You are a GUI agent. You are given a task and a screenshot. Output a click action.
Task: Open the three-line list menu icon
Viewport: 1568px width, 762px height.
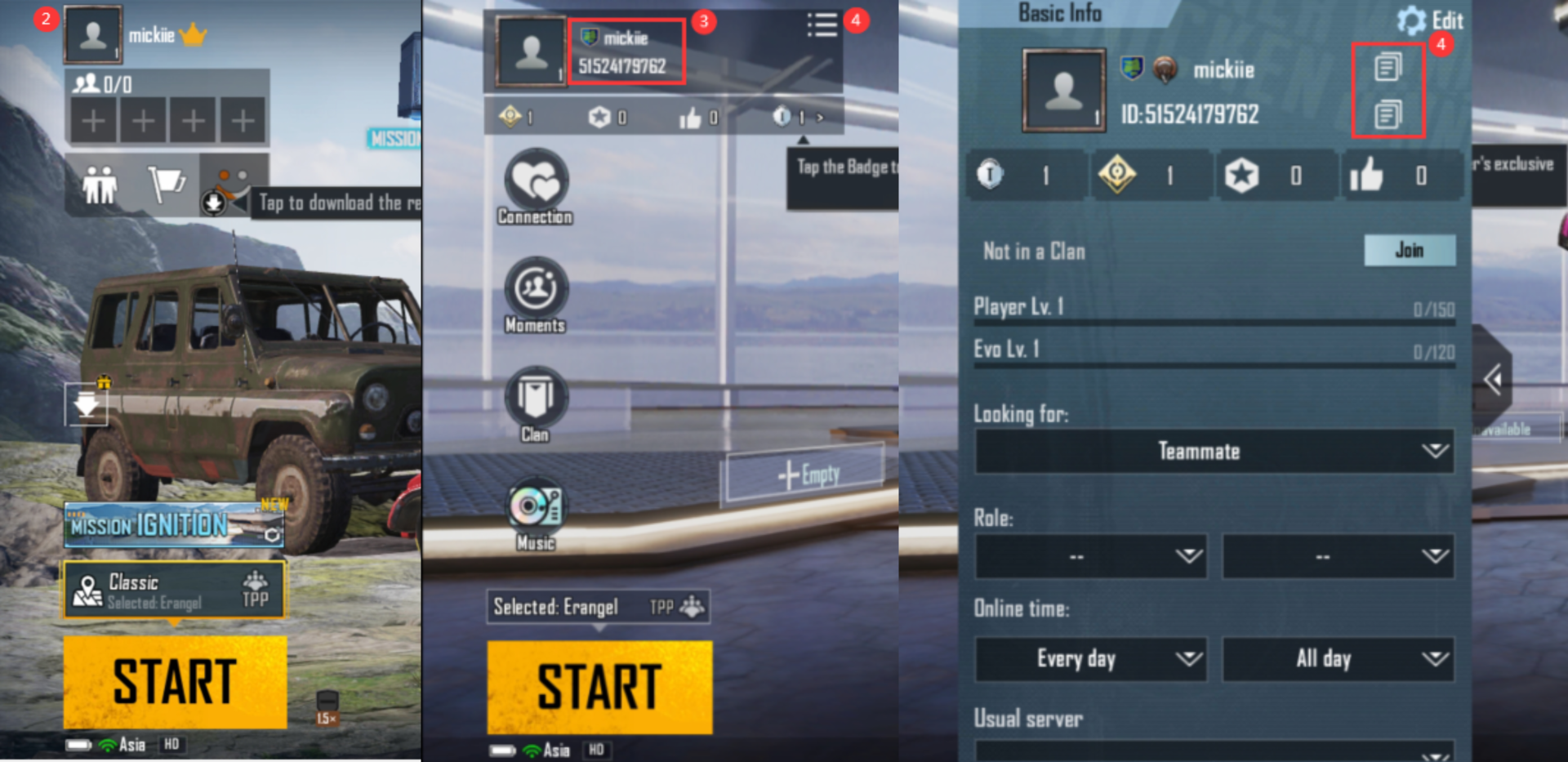822,25
